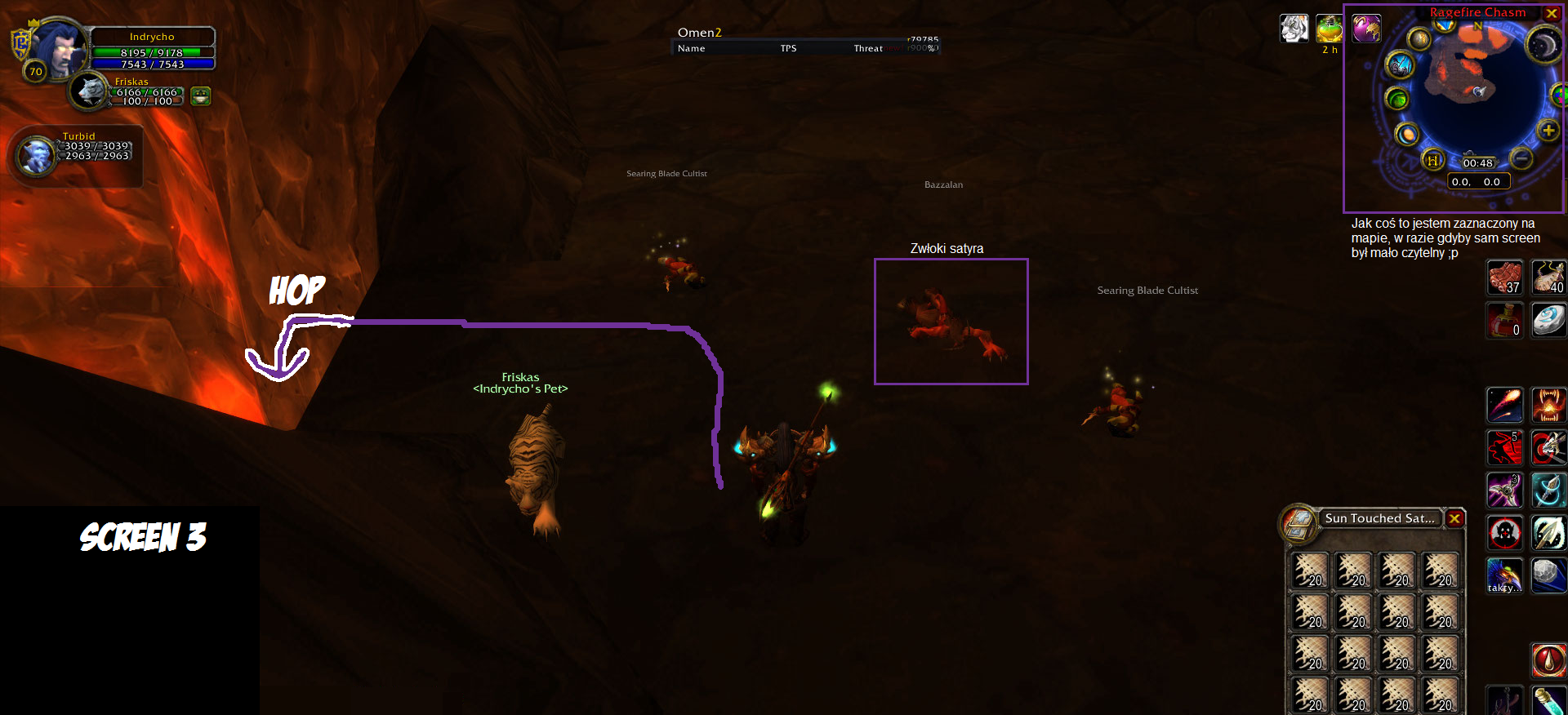Close the Sun Touched Satchel bag window

coord(1454,518)
